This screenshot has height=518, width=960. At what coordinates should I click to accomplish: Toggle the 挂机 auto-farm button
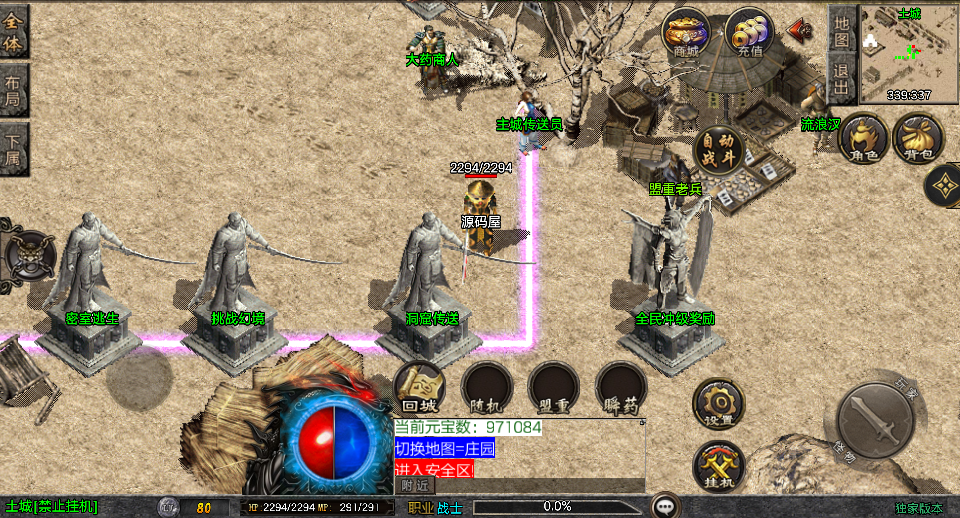click(x=718, y=466)
